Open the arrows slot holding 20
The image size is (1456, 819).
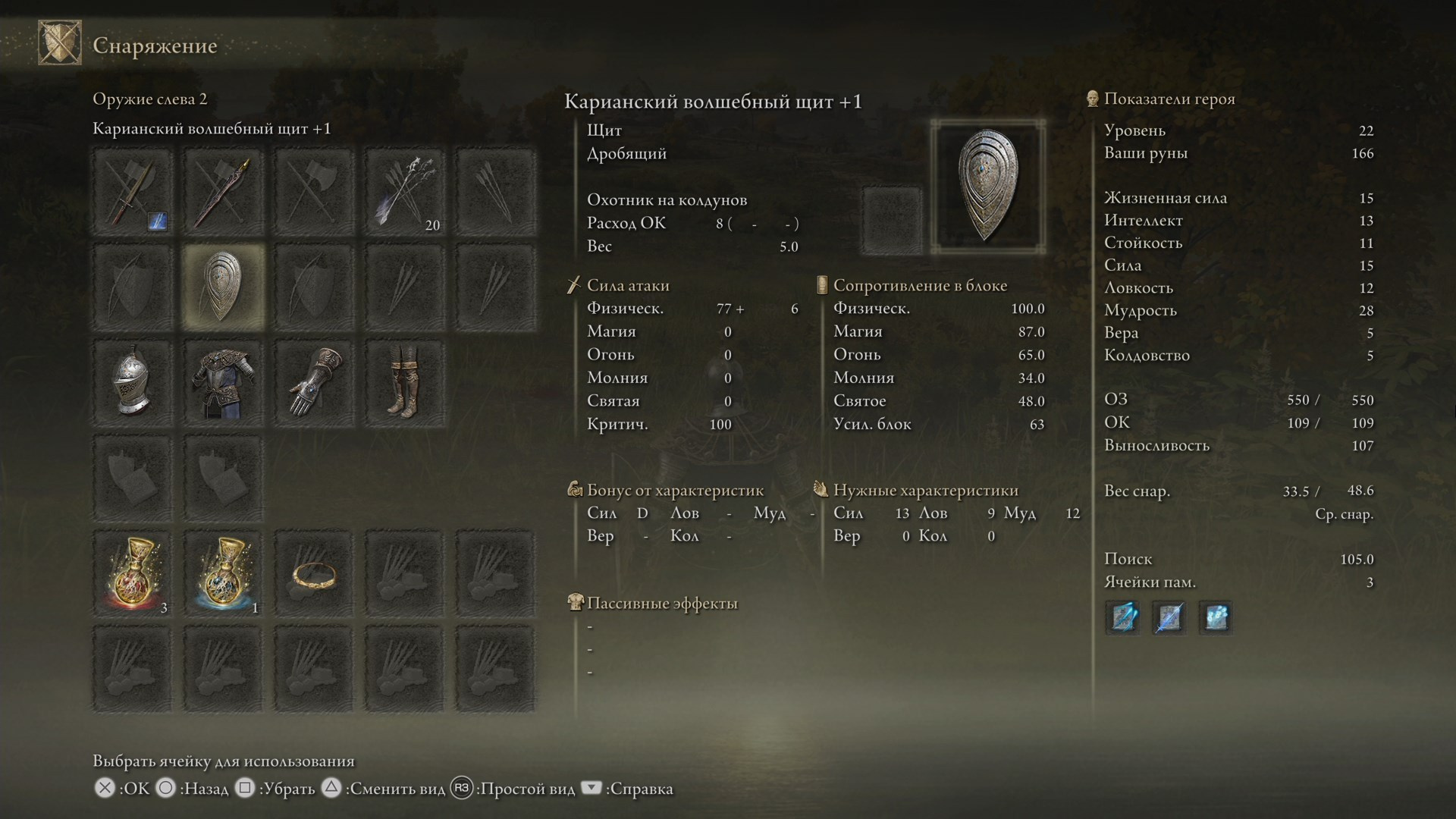click(x=405, y=193)
